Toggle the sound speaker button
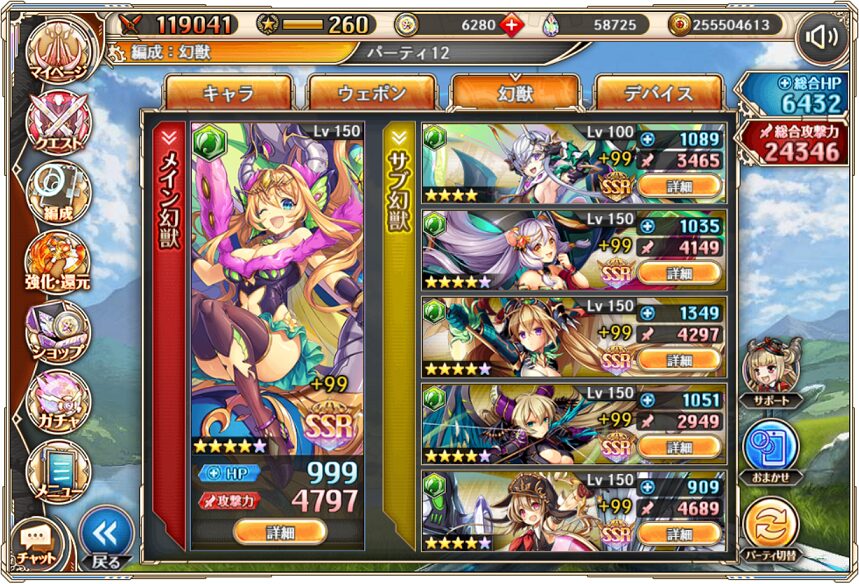This screenshot has width=859, height=584. (x=822, y=38)
